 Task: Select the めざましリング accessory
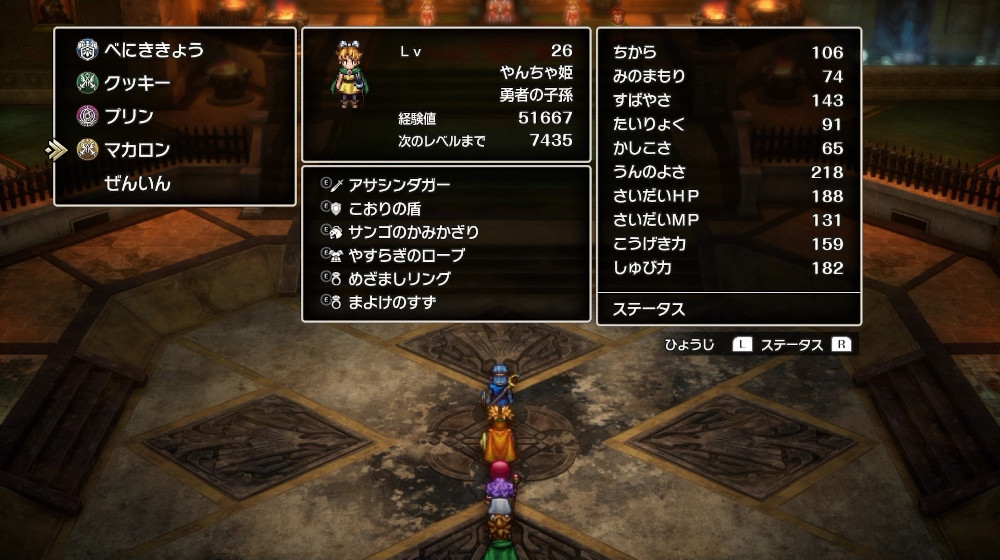(399, 279)
